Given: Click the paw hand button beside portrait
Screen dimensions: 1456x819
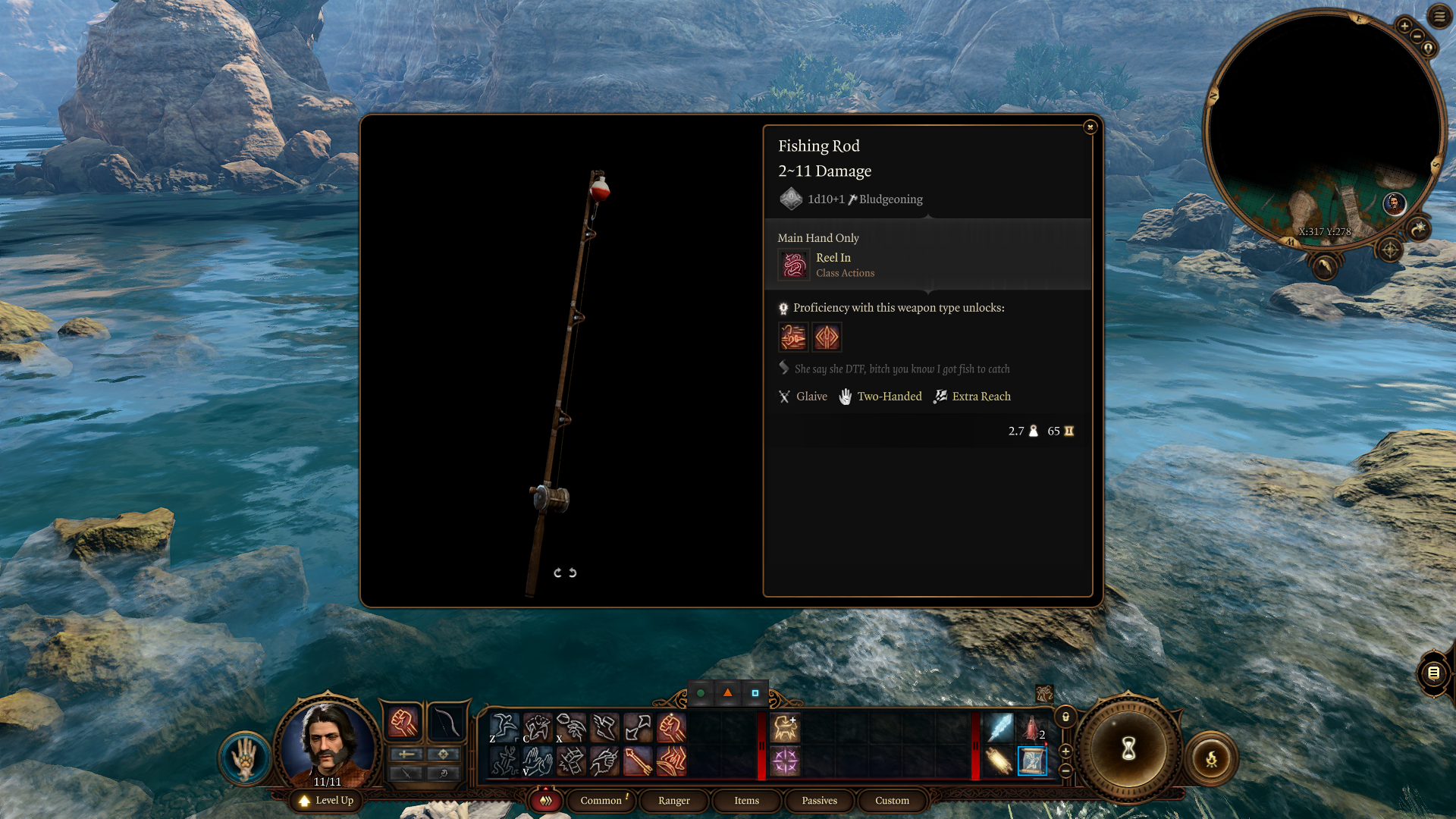Looking at the screenshot, I should coord(244,758).
